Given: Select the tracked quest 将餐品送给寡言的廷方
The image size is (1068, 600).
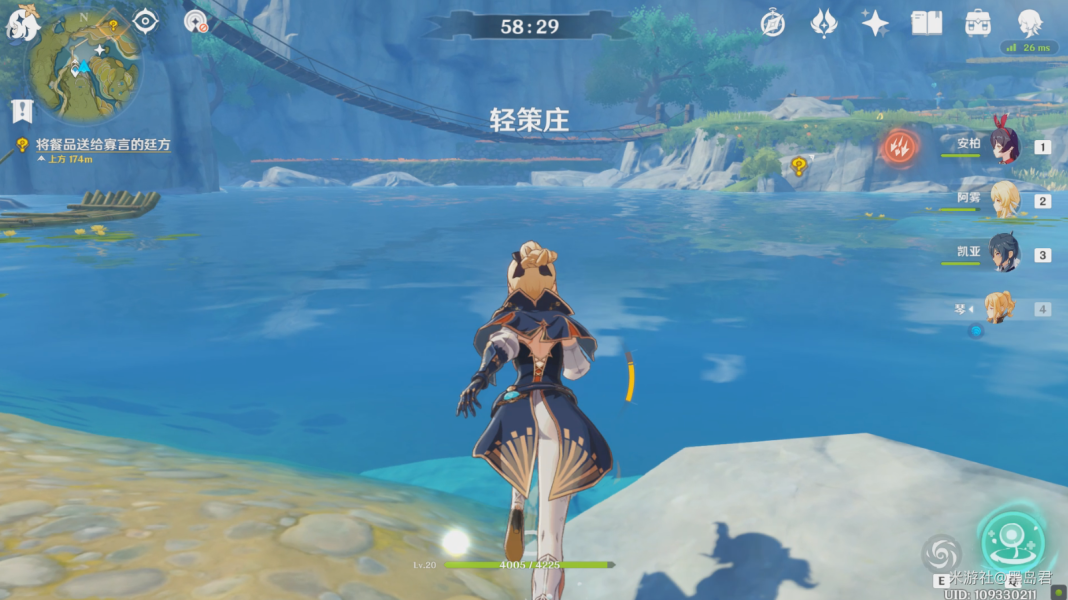Looking at the screenshot, I should [x=103, y=145].
